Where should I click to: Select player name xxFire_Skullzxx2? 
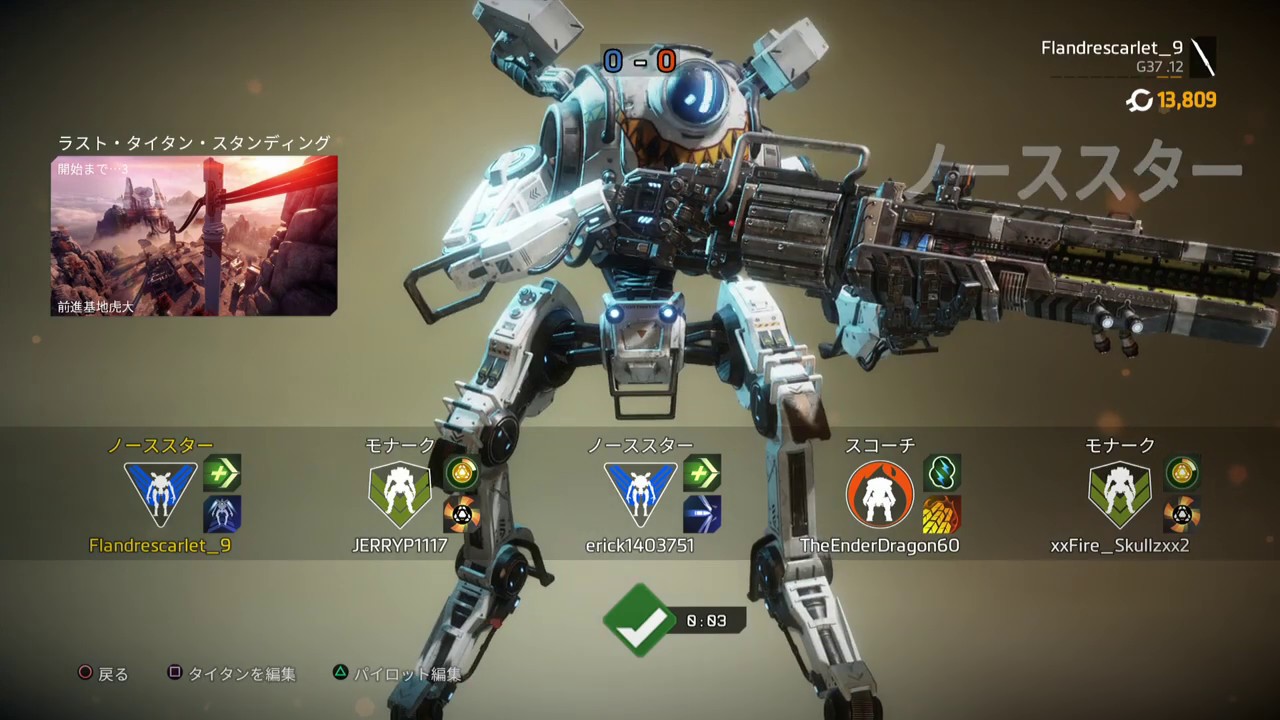(1120, 546)
